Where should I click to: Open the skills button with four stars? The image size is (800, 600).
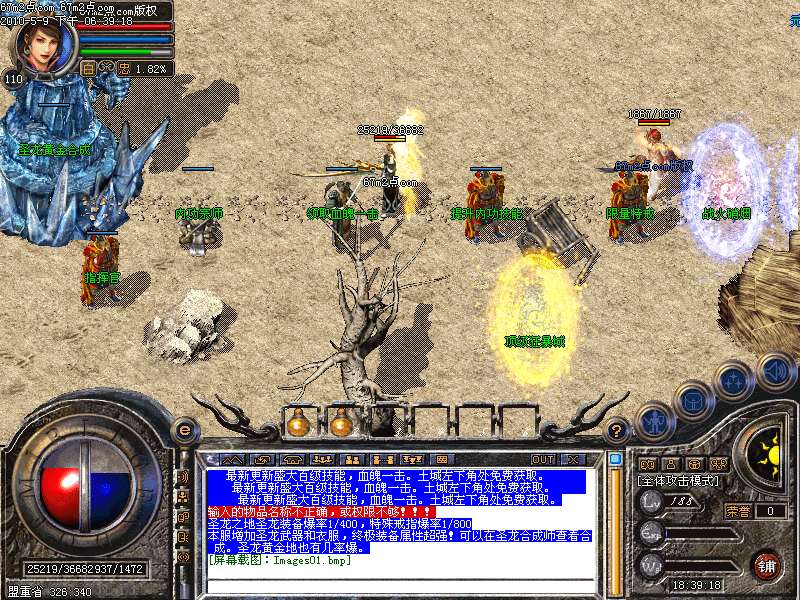(735, 381)
